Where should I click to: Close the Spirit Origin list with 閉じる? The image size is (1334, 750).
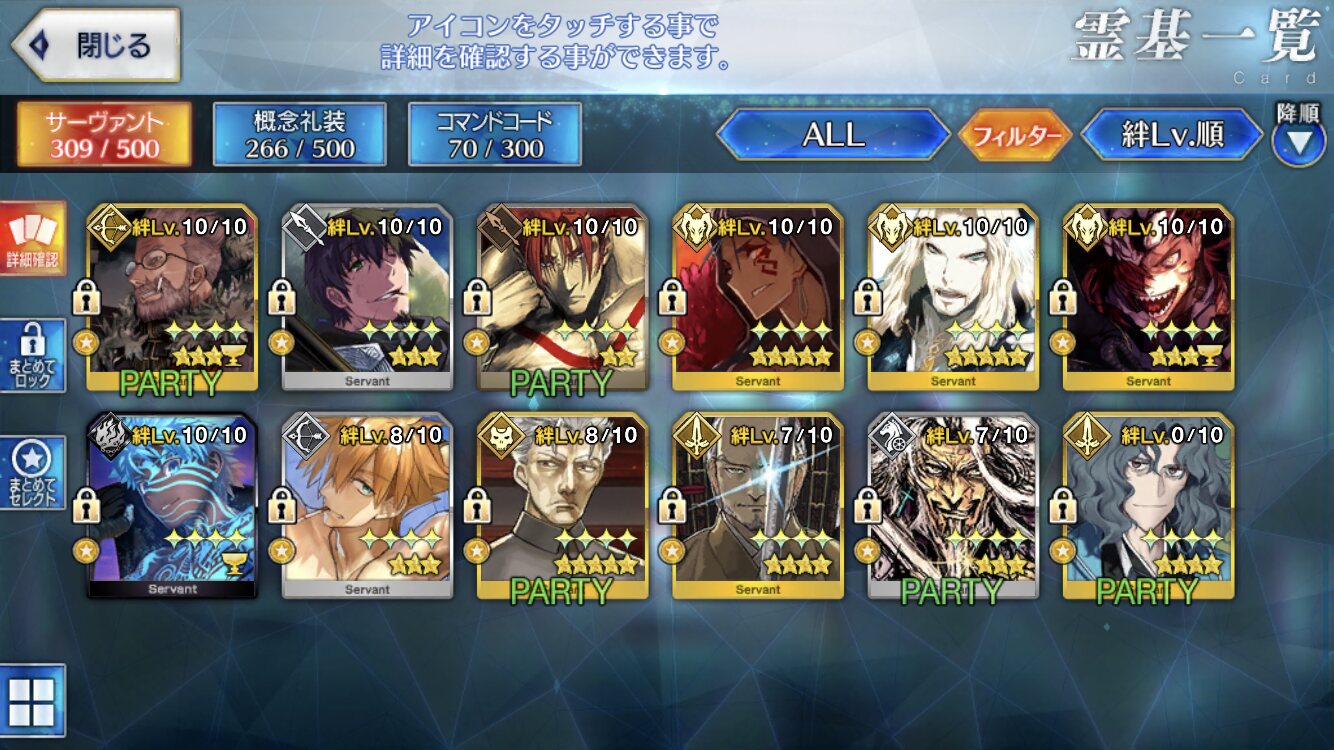(96, 45)
